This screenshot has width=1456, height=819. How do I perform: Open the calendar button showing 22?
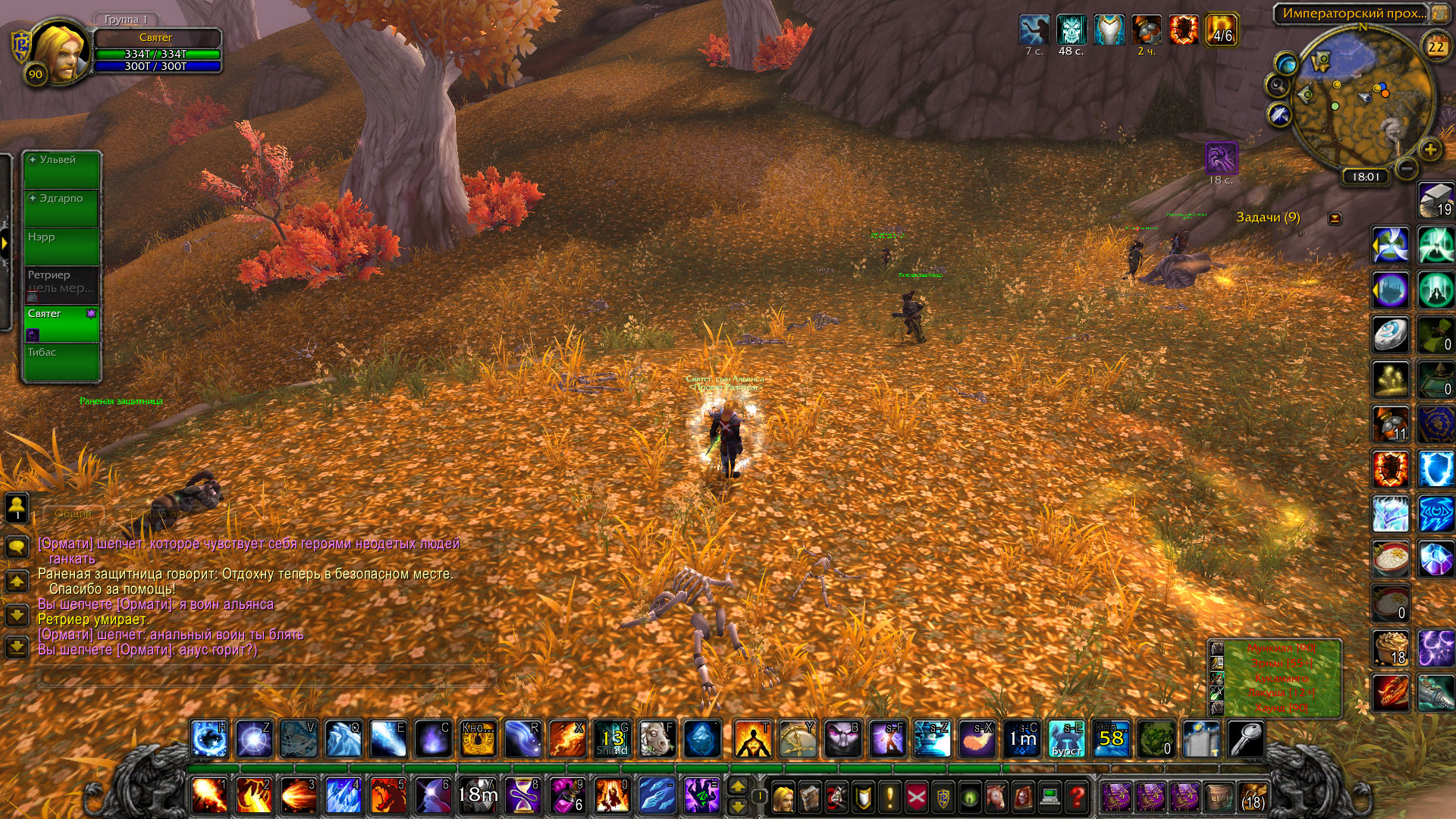pyautogui.click(x=1436, y=46)
